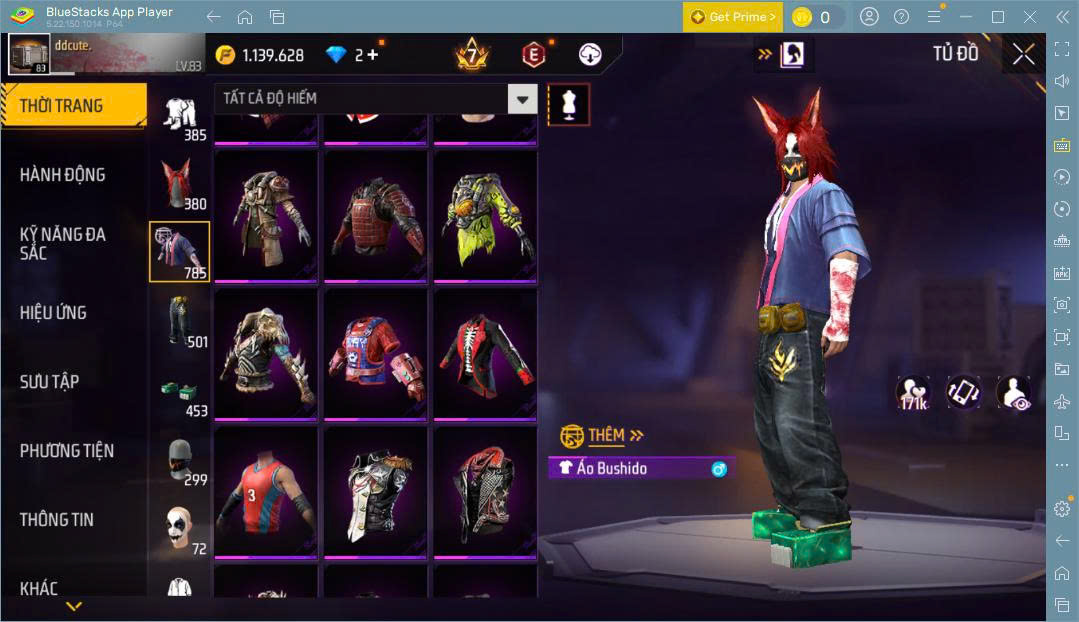Open the TẤT CẢ ĐỘ HIẾM rarity dropdown
This screenshot has height=622, width=1079.
[375, 99]
